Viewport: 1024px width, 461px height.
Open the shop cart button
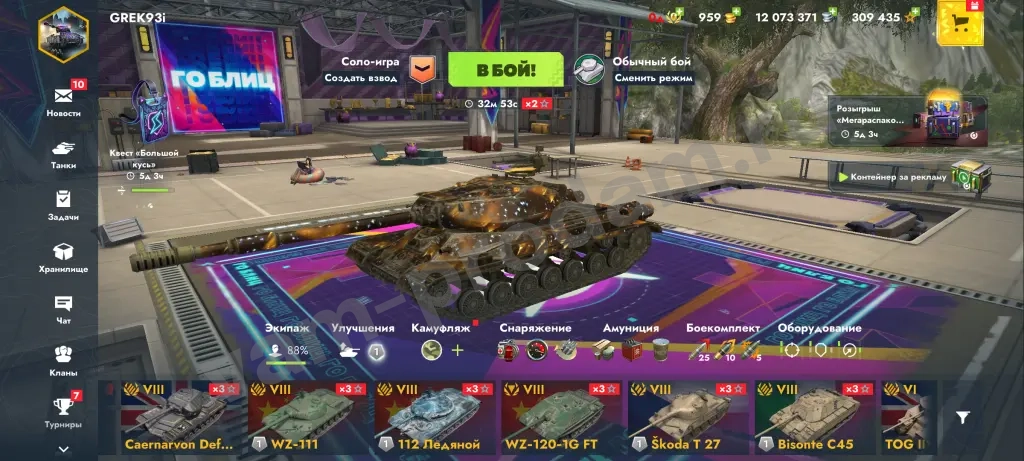(960, 22)
